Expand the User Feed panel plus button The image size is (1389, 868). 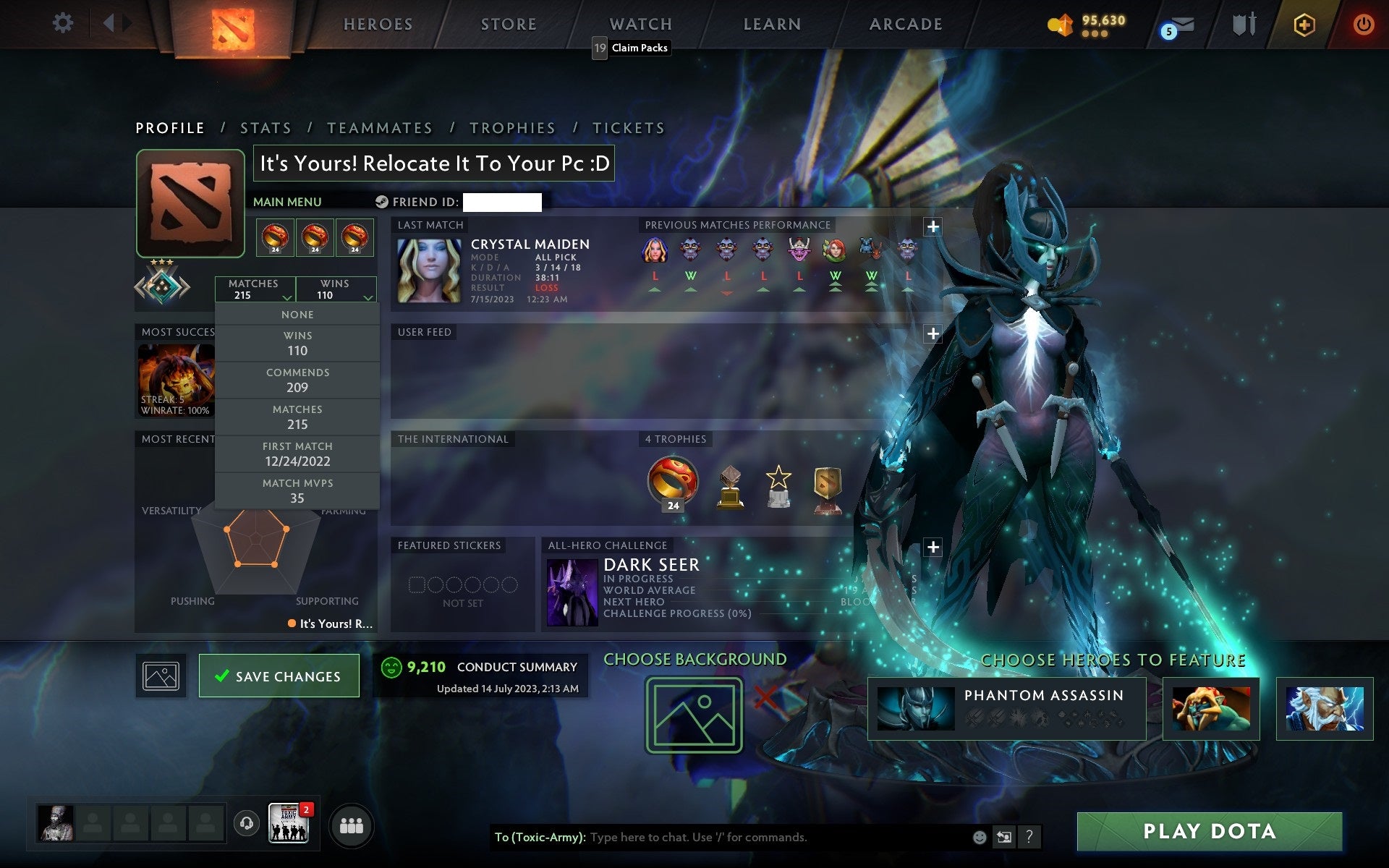click(933, 335)
